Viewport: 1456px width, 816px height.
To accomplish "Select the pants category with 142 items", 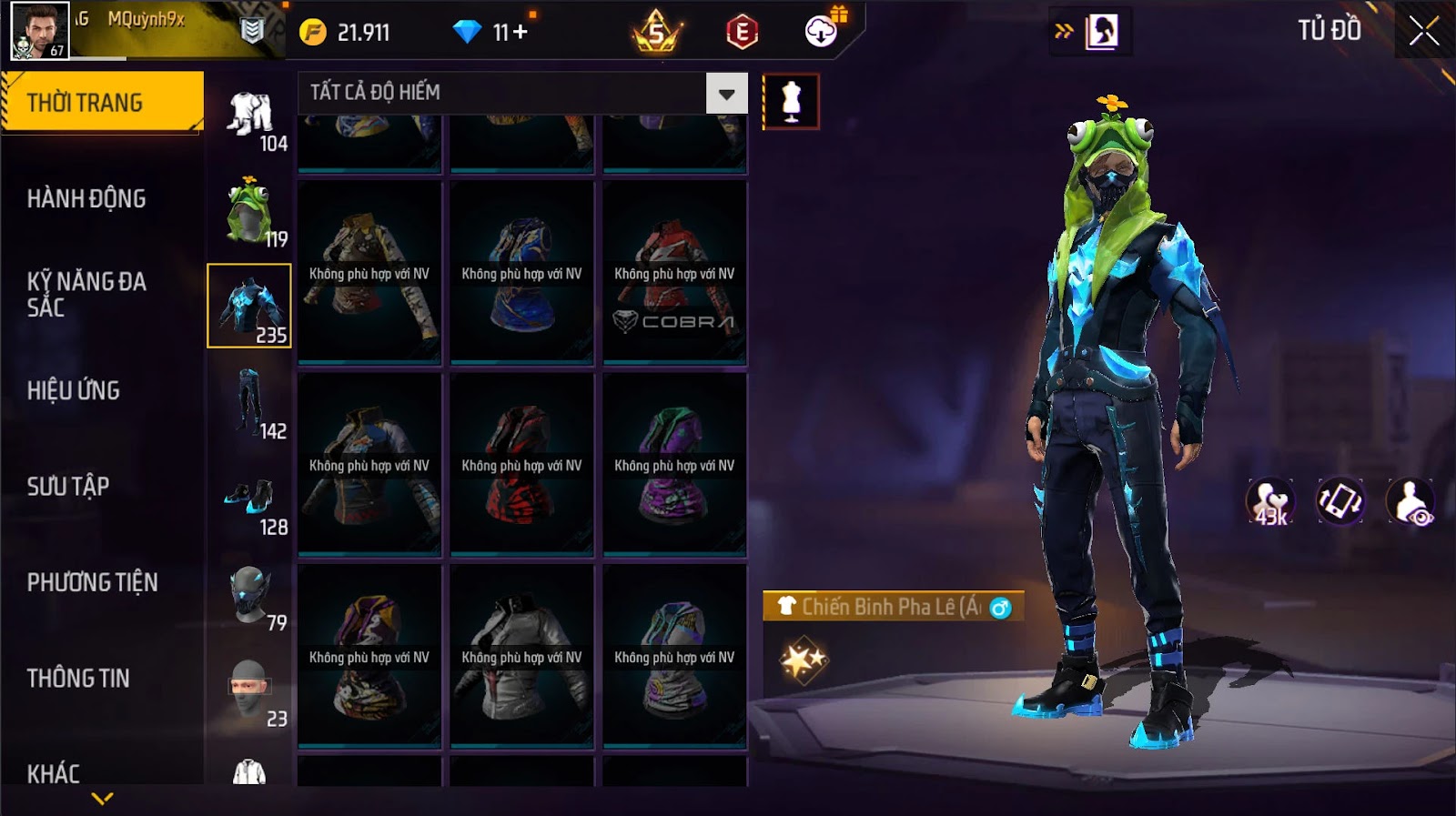I will tap(249, 403).
